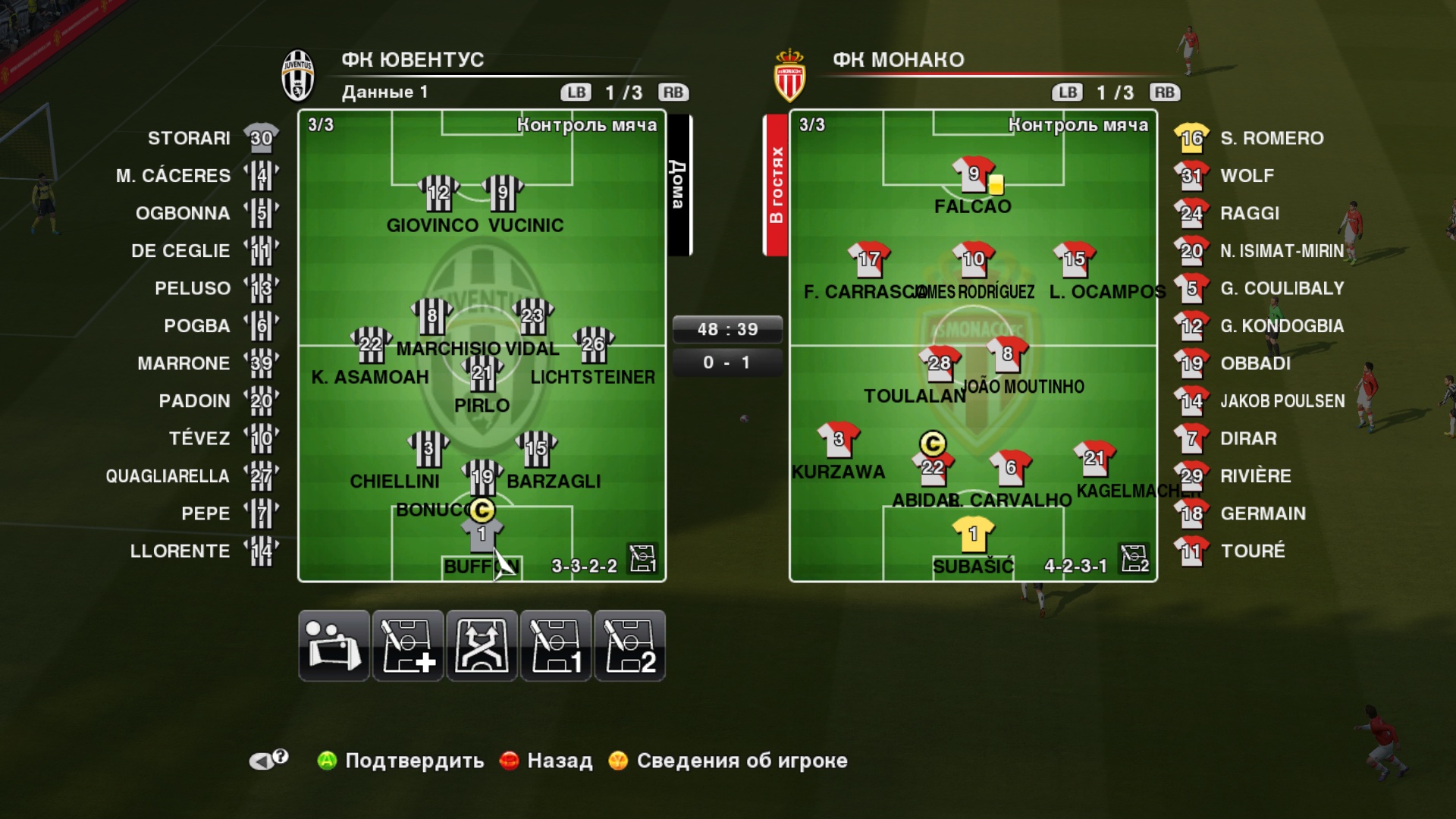The width and height of the screenshot is (1456, 819).
Task: Click the Контроль мяча possession bar
Action: click(586, 126)
